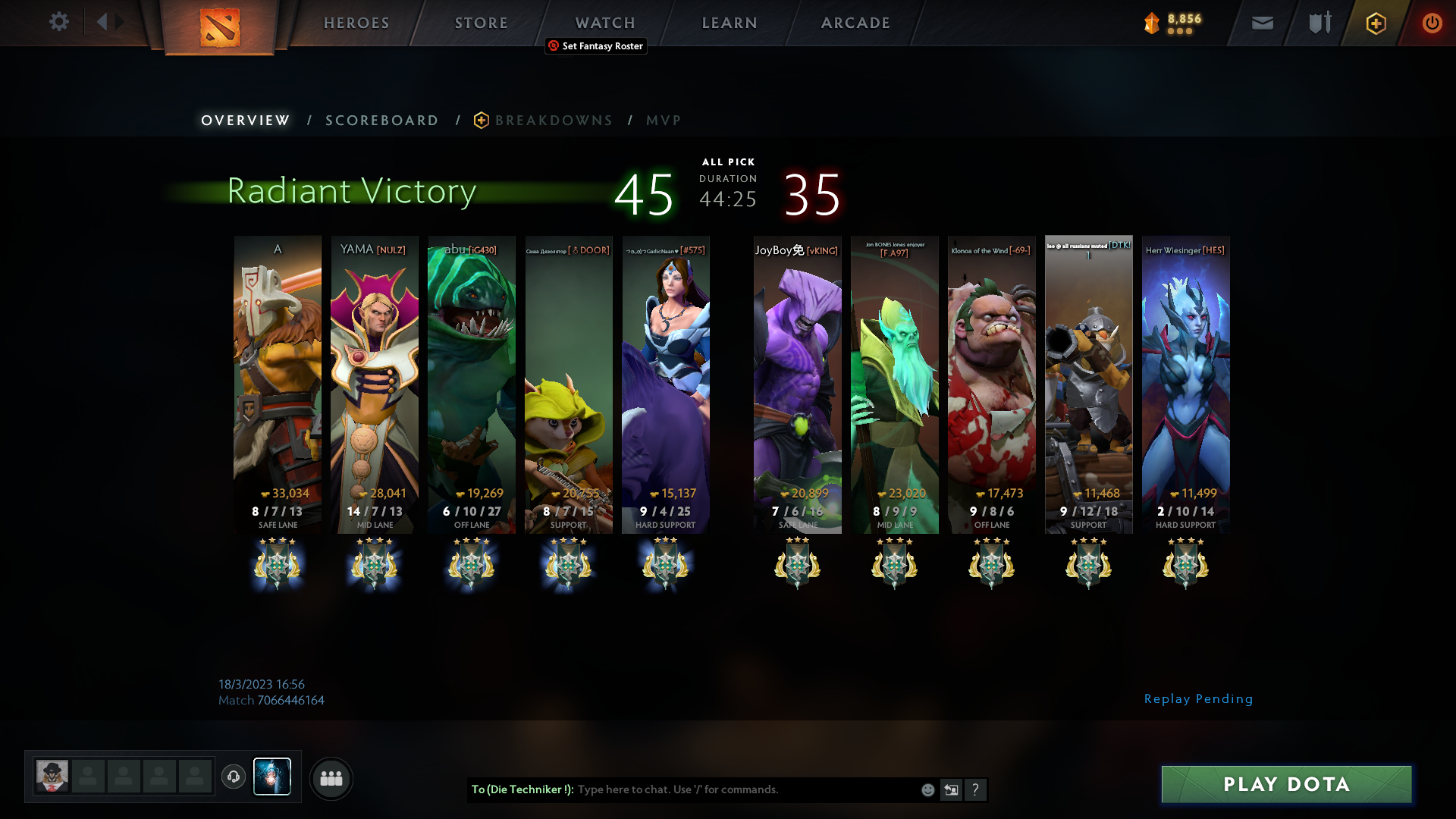
Task: Toggle the headset voice chat icon
Action: pyautogui.click(x=234, y=777)
